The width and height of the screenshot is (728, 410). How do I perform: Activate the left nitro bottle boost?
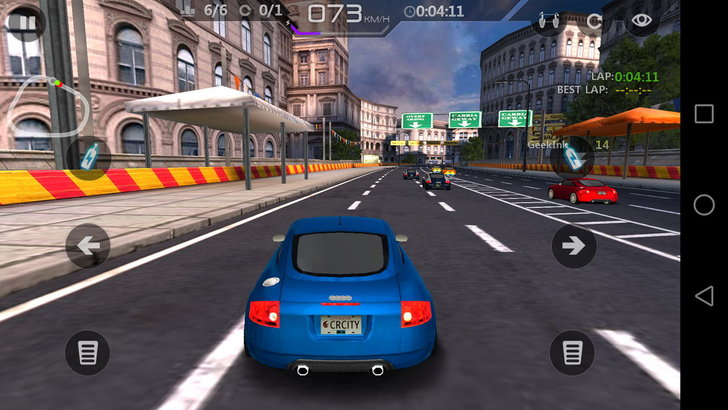click(88, 157)
